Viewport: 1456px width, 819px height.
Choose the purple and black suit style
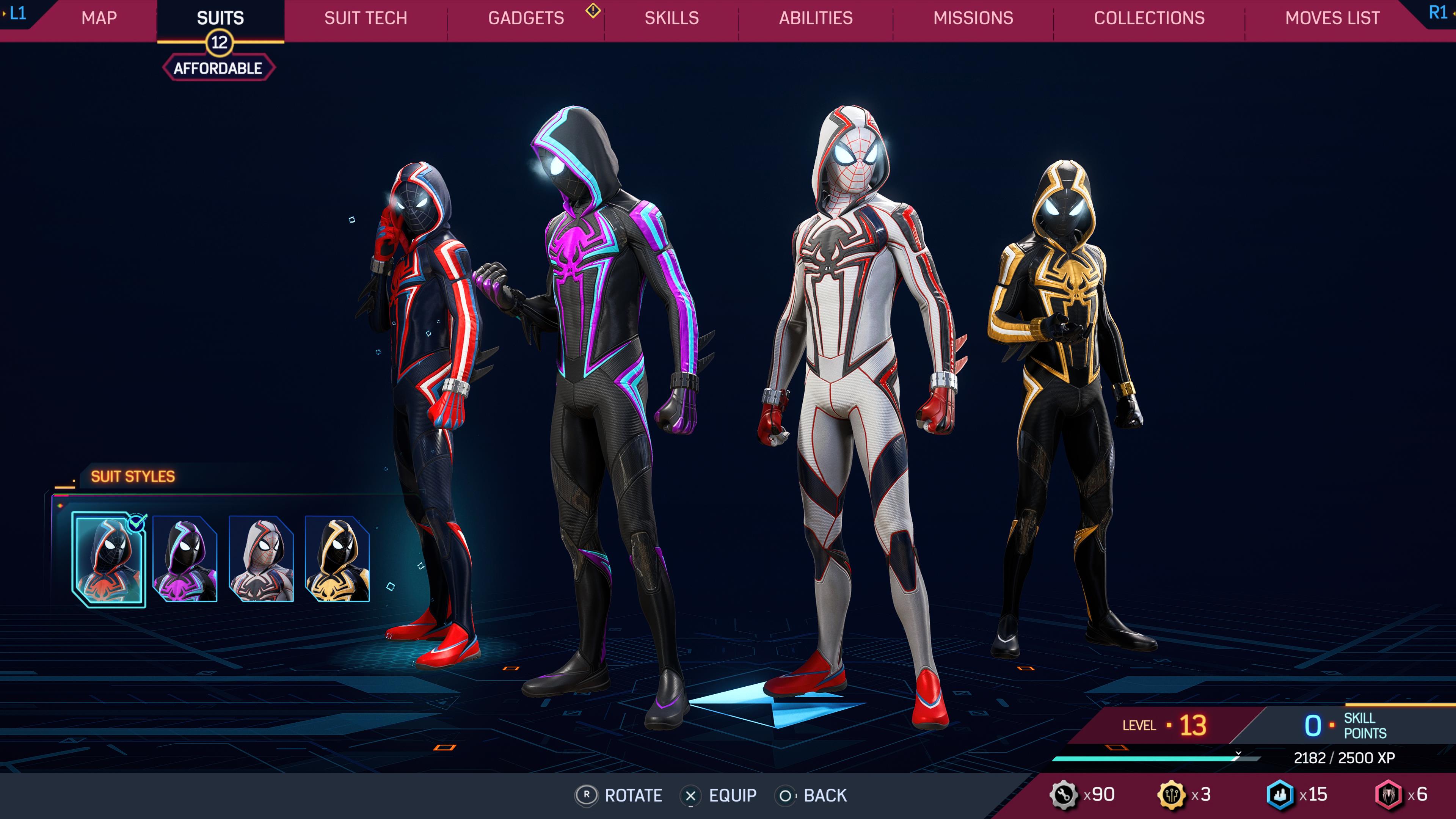point(185,559)
